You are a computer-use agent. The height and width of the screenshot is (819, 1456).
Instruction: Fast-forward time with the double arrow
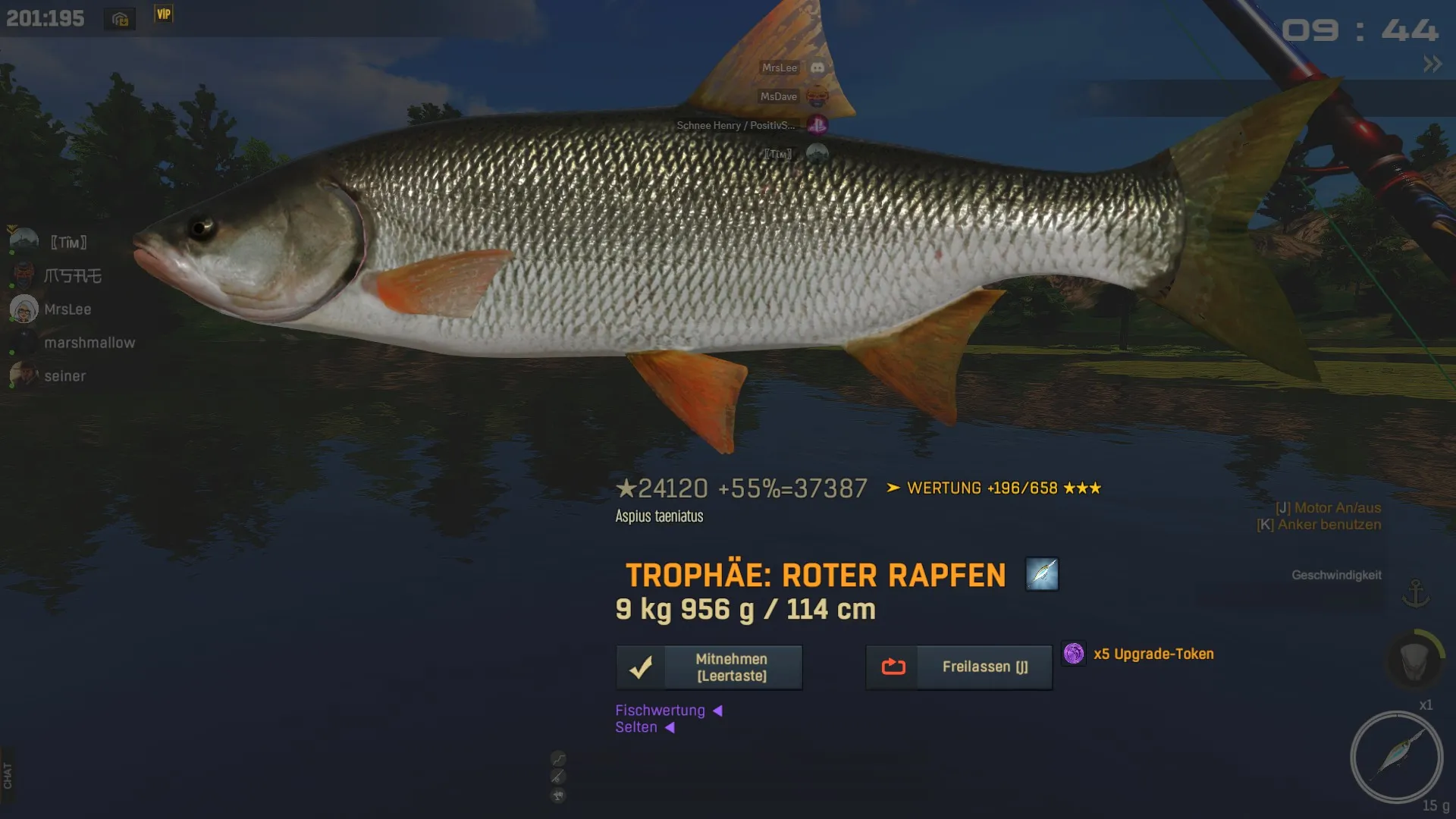point(1432,64)
